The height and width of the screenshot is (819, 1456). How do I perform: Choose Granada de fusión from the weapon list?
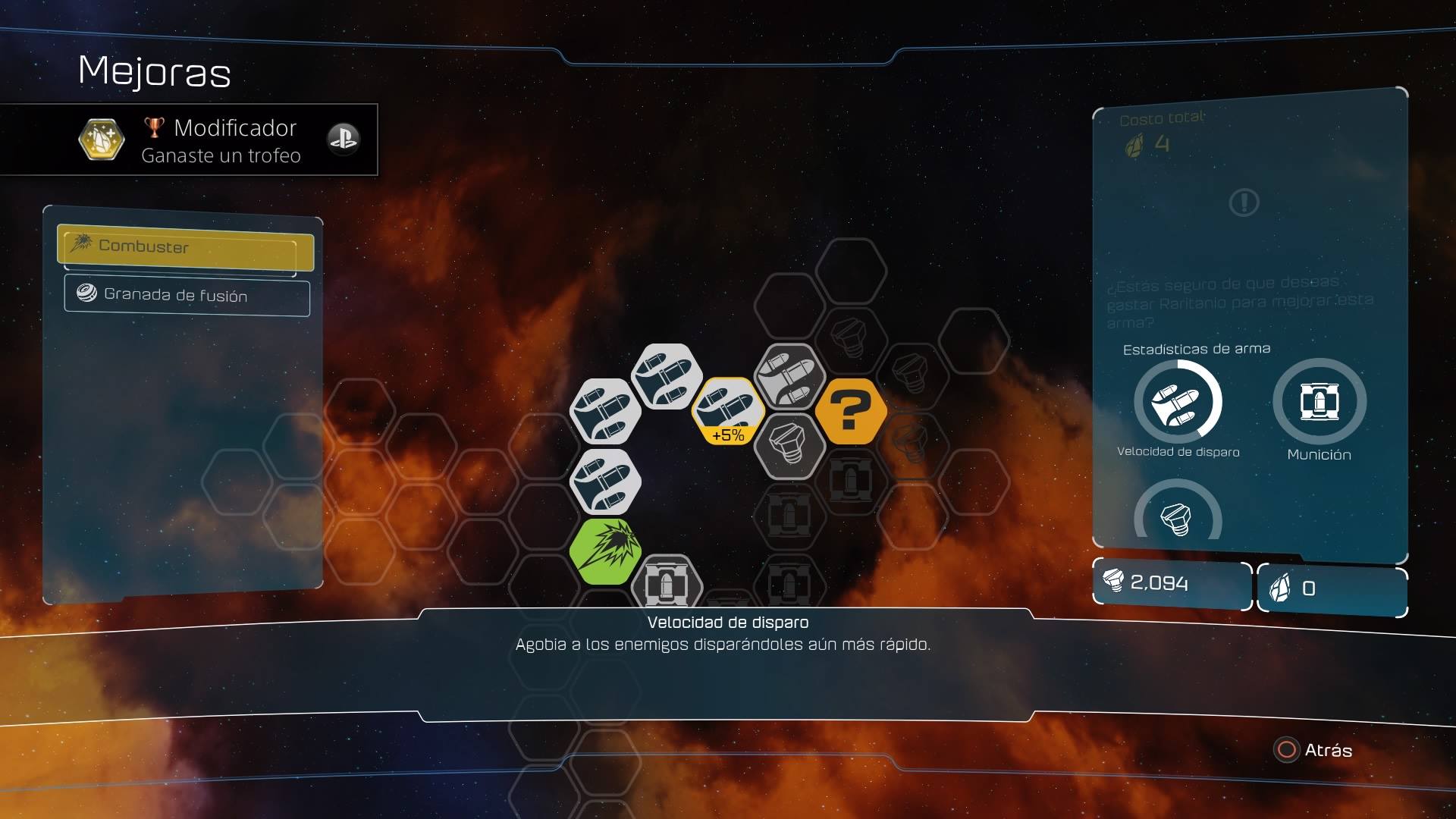187,295
